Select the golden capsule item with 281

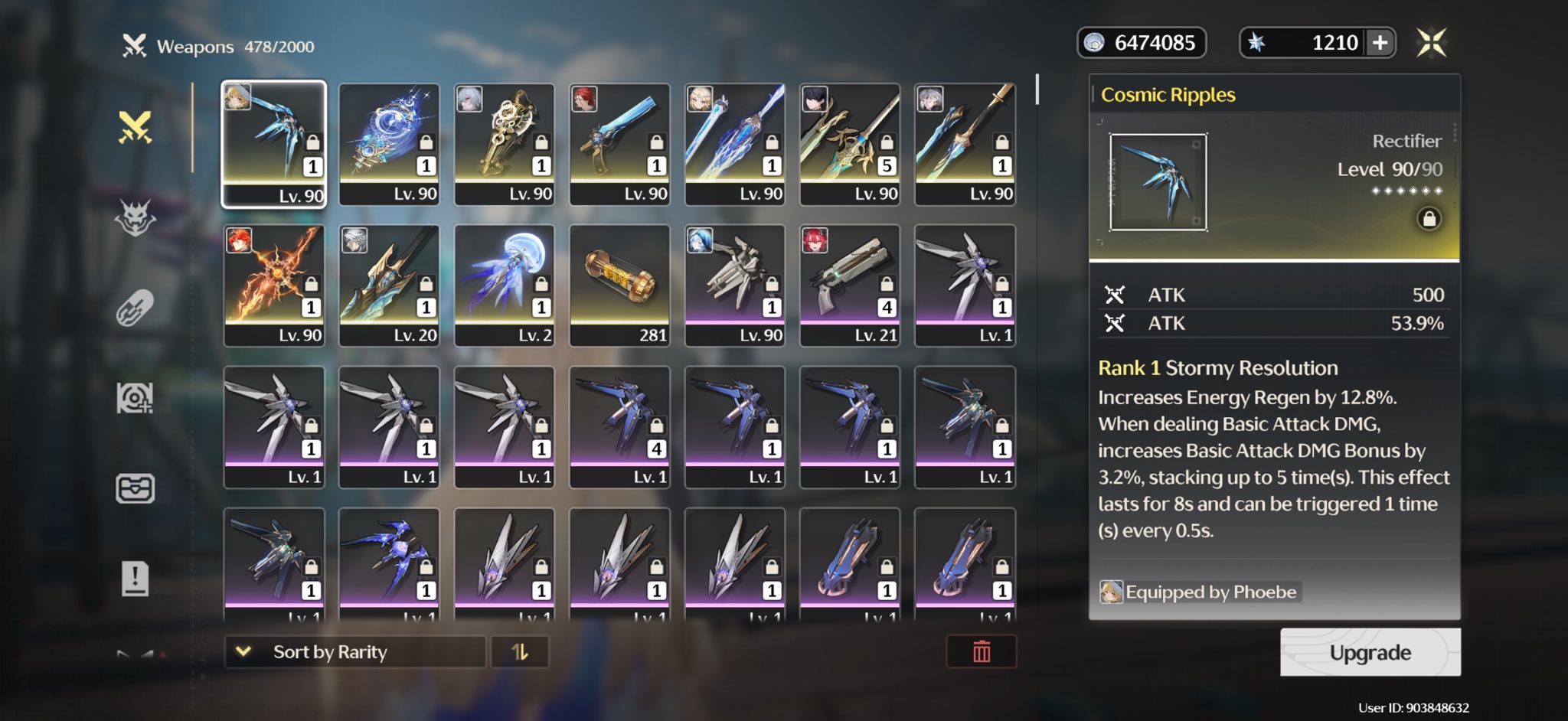click(x=619, y=285)
